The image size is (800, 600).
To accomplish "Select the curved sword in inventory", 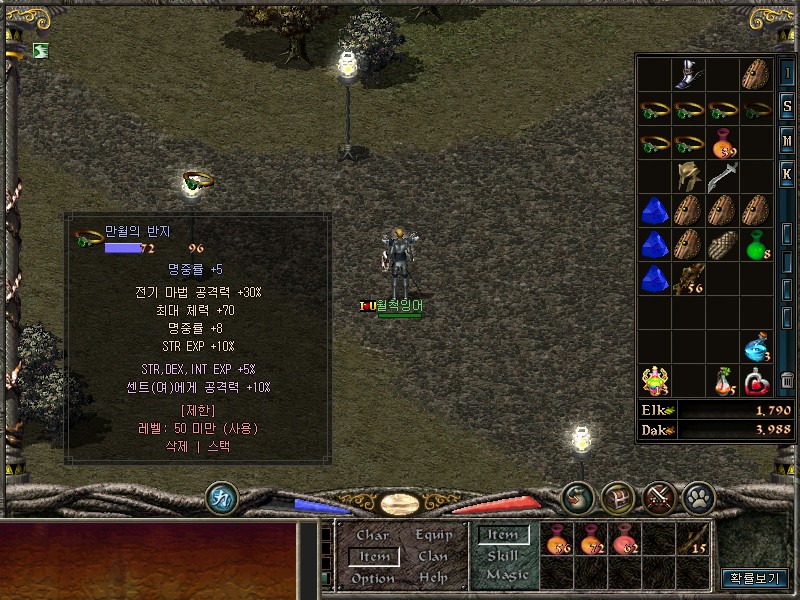I will click(722, 177).
